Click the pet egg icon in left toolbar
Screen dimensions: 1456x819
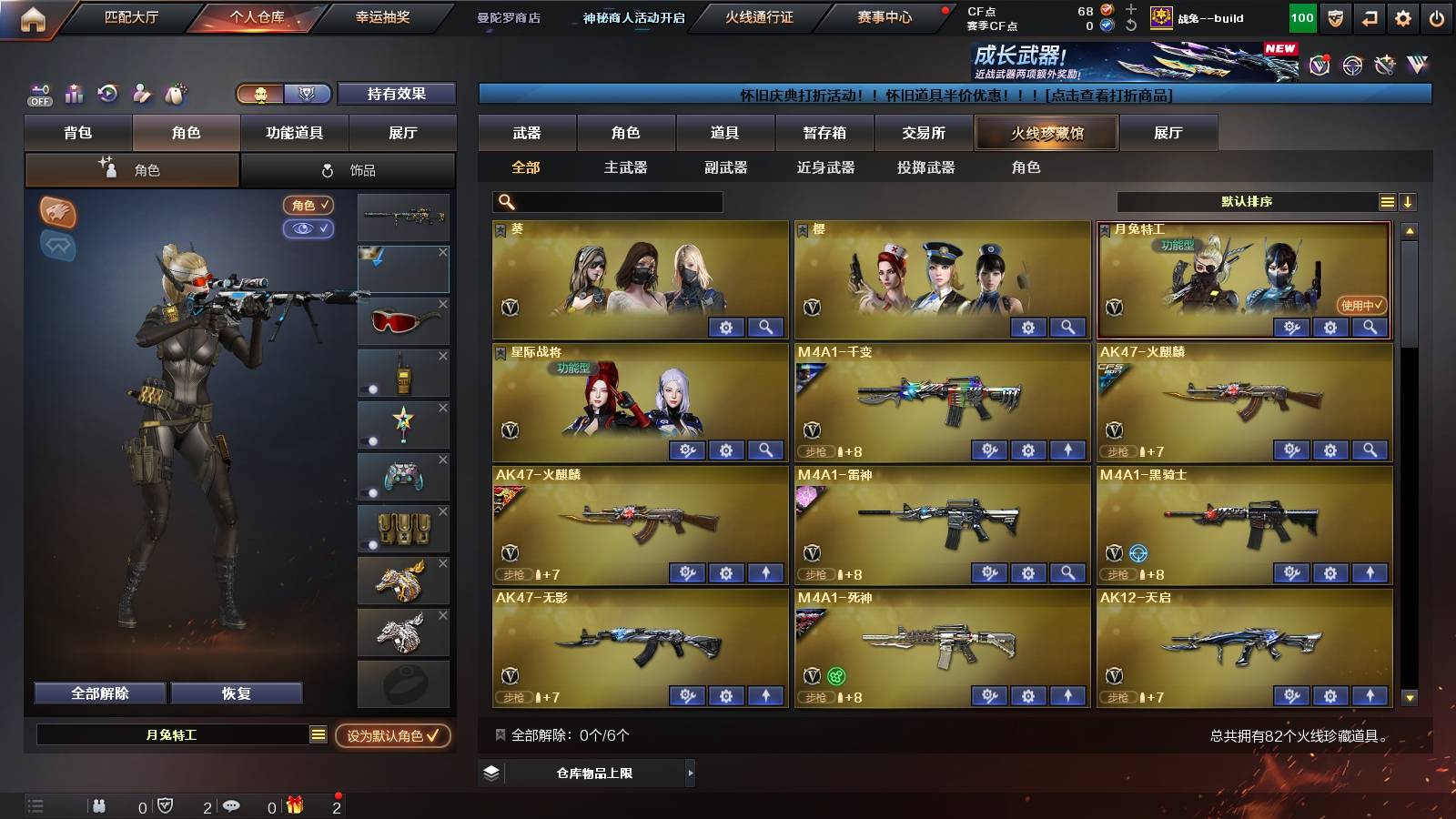tap(173, 92)
